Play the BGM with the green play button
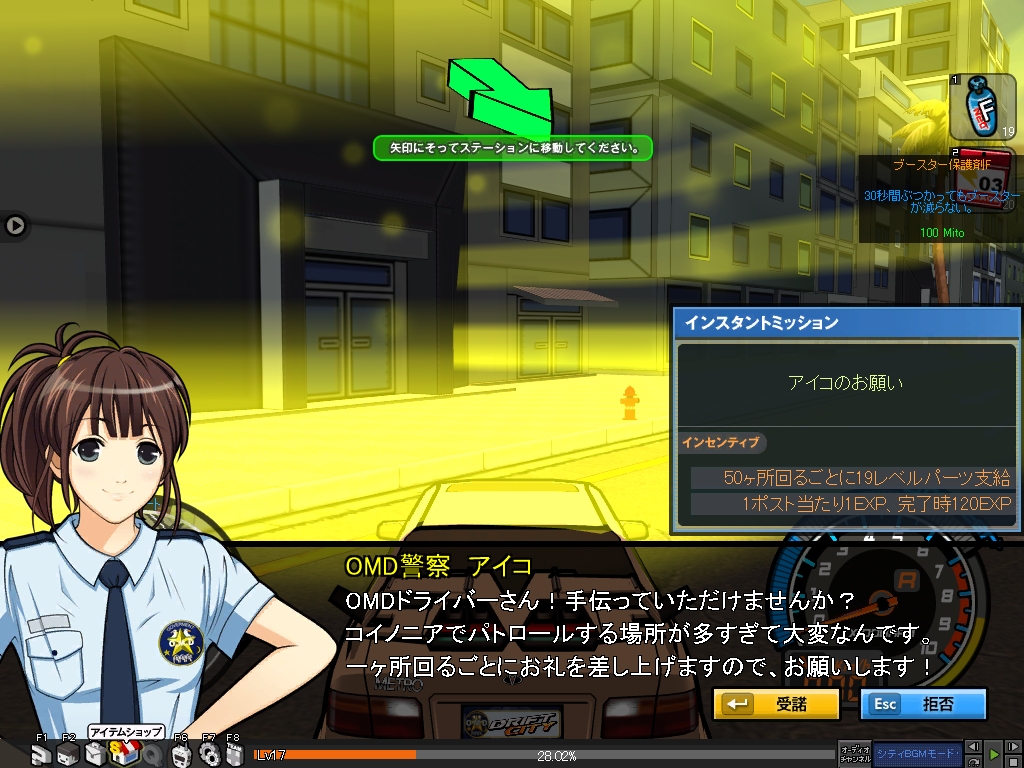 (x=994, y=754)
